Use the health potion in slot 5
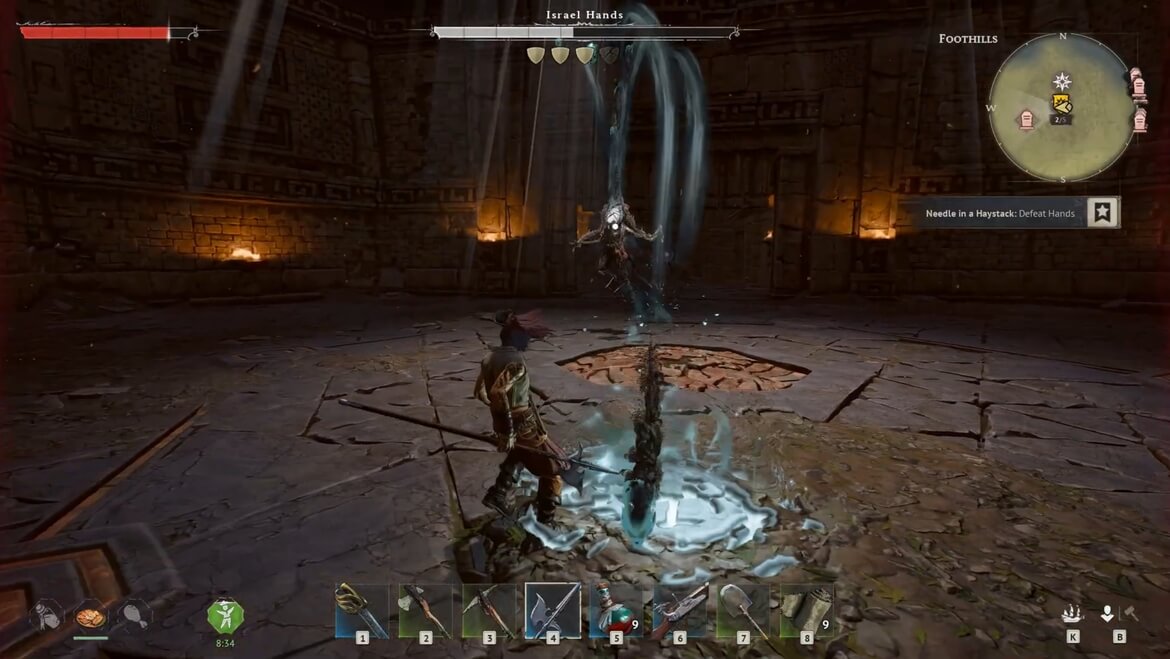This screenshot has width=1170, height=659. click(616, 610)
